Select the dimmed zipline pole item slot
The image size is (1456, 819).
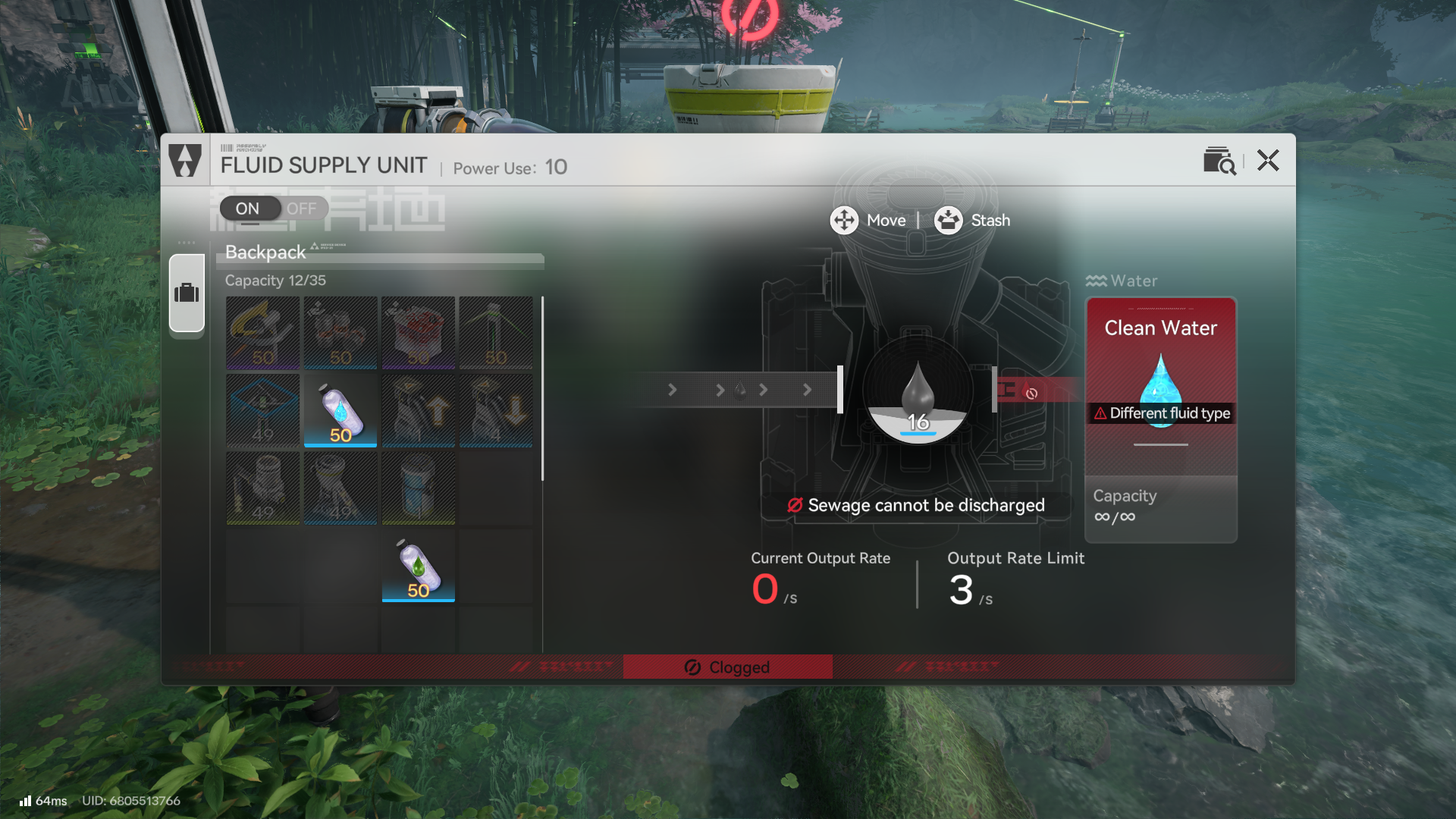coord(496,333)
